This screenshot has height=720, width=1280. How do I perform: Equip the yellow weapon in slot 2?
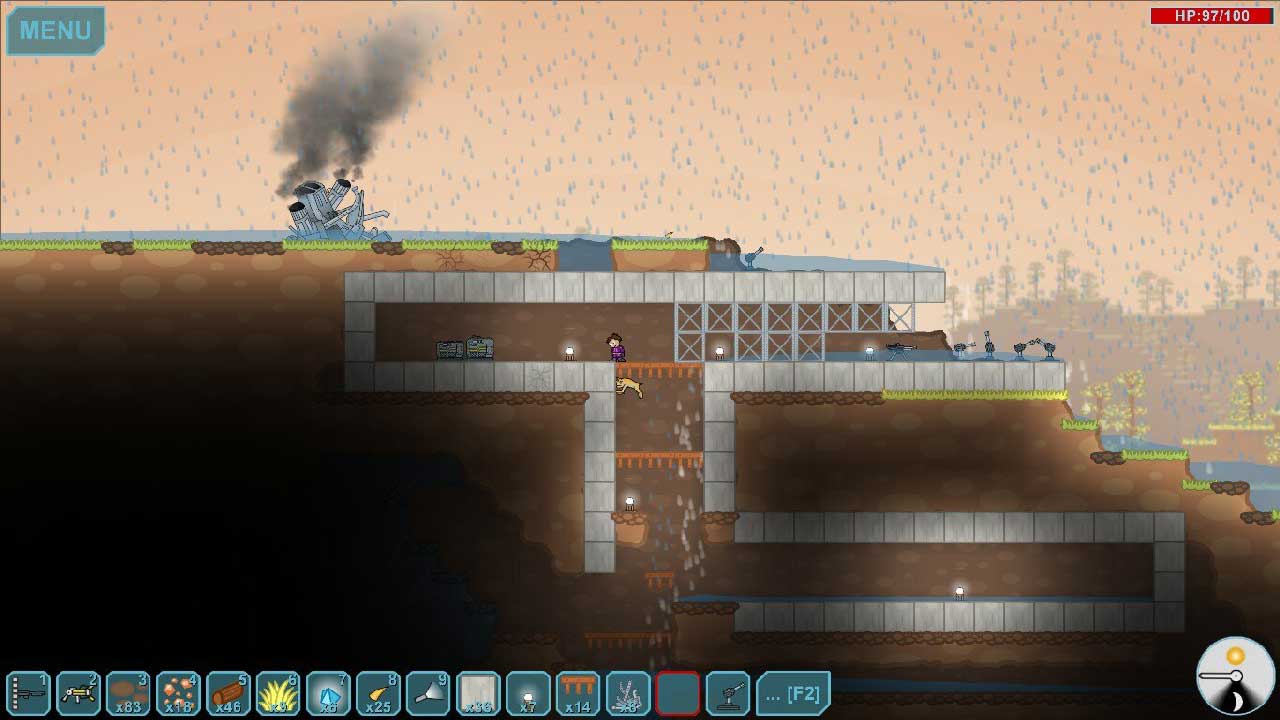tap(78, 693)
